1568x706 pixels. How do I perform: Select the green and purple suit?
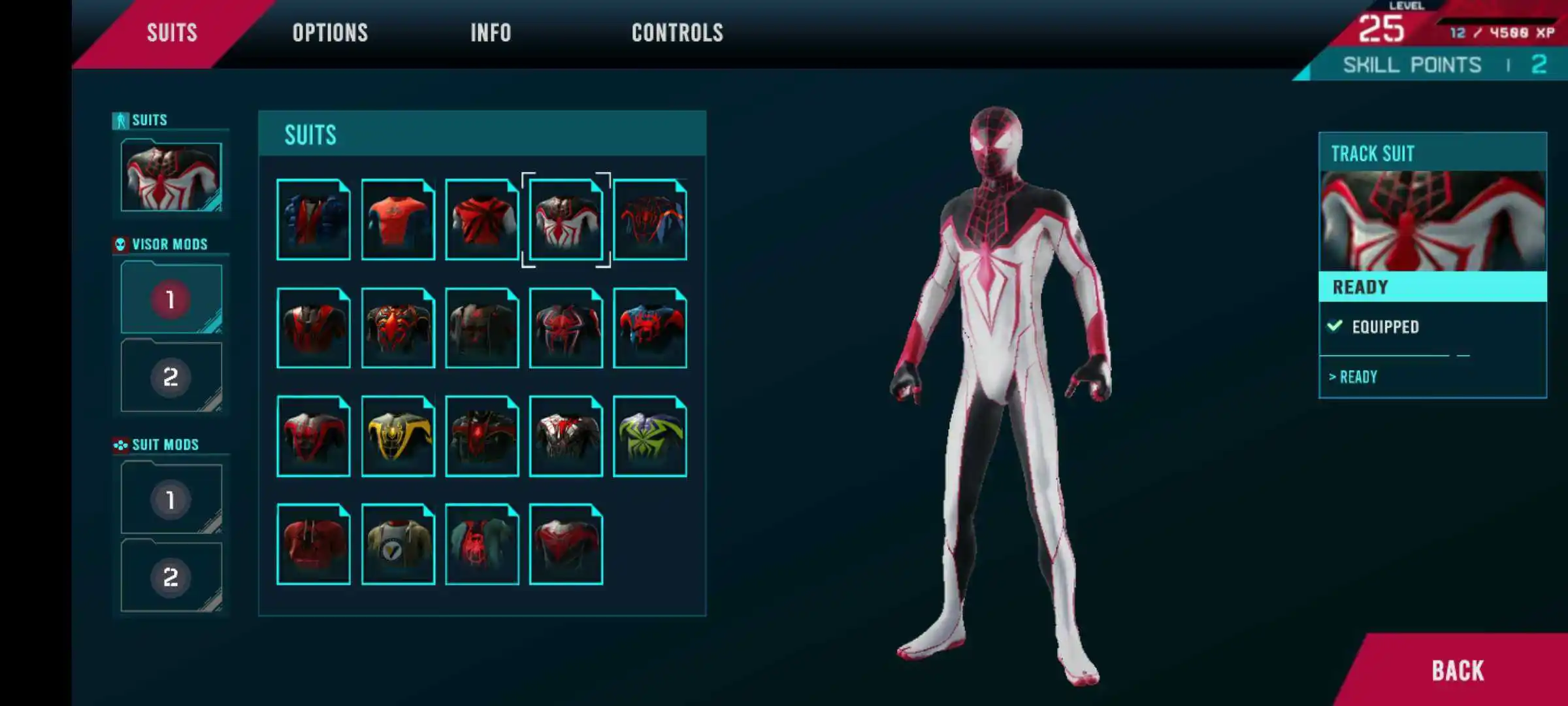pos(650,436)
